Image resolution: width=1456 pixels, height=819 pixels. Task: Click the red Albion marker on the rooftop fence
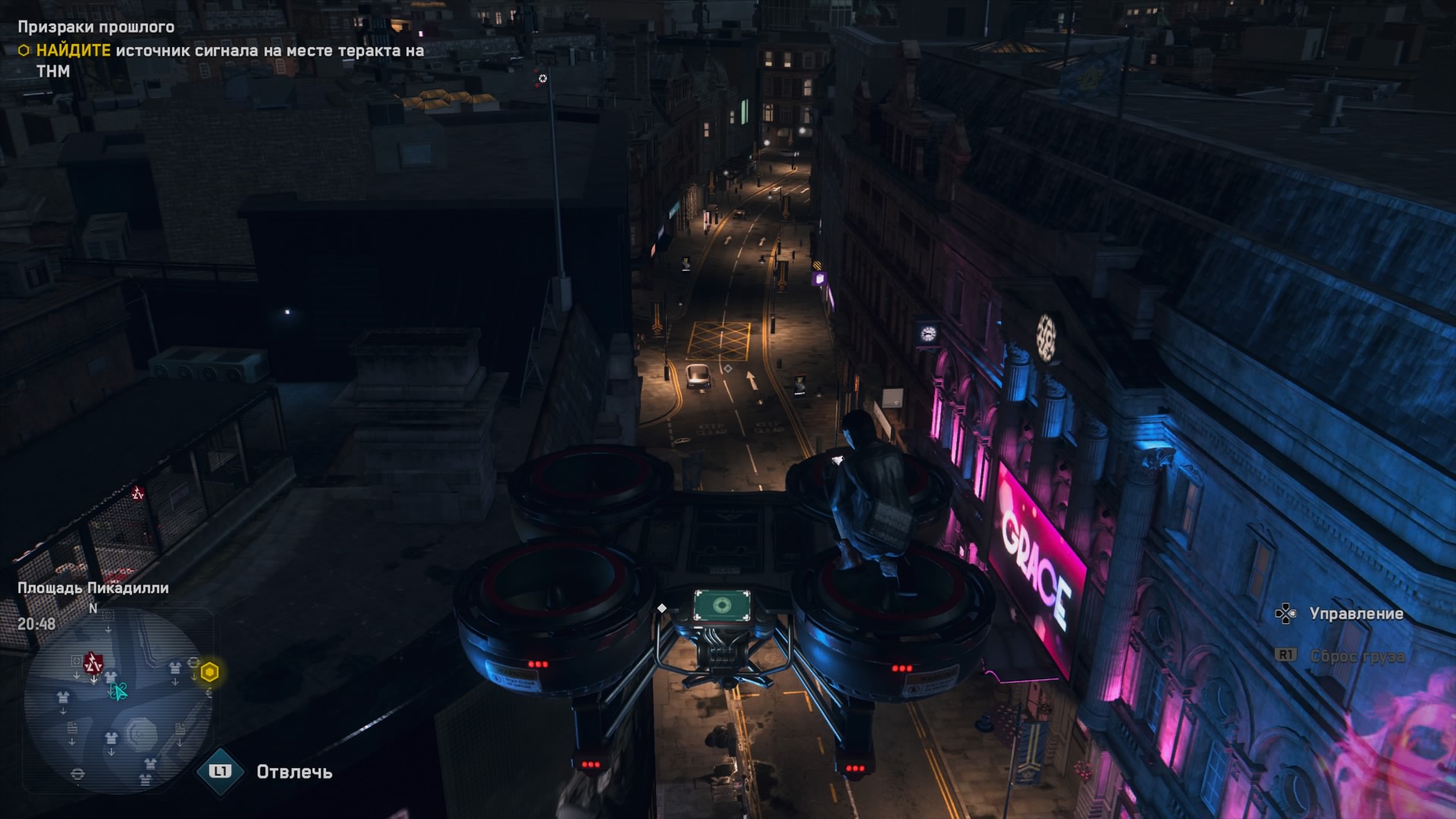coord(138,494)
